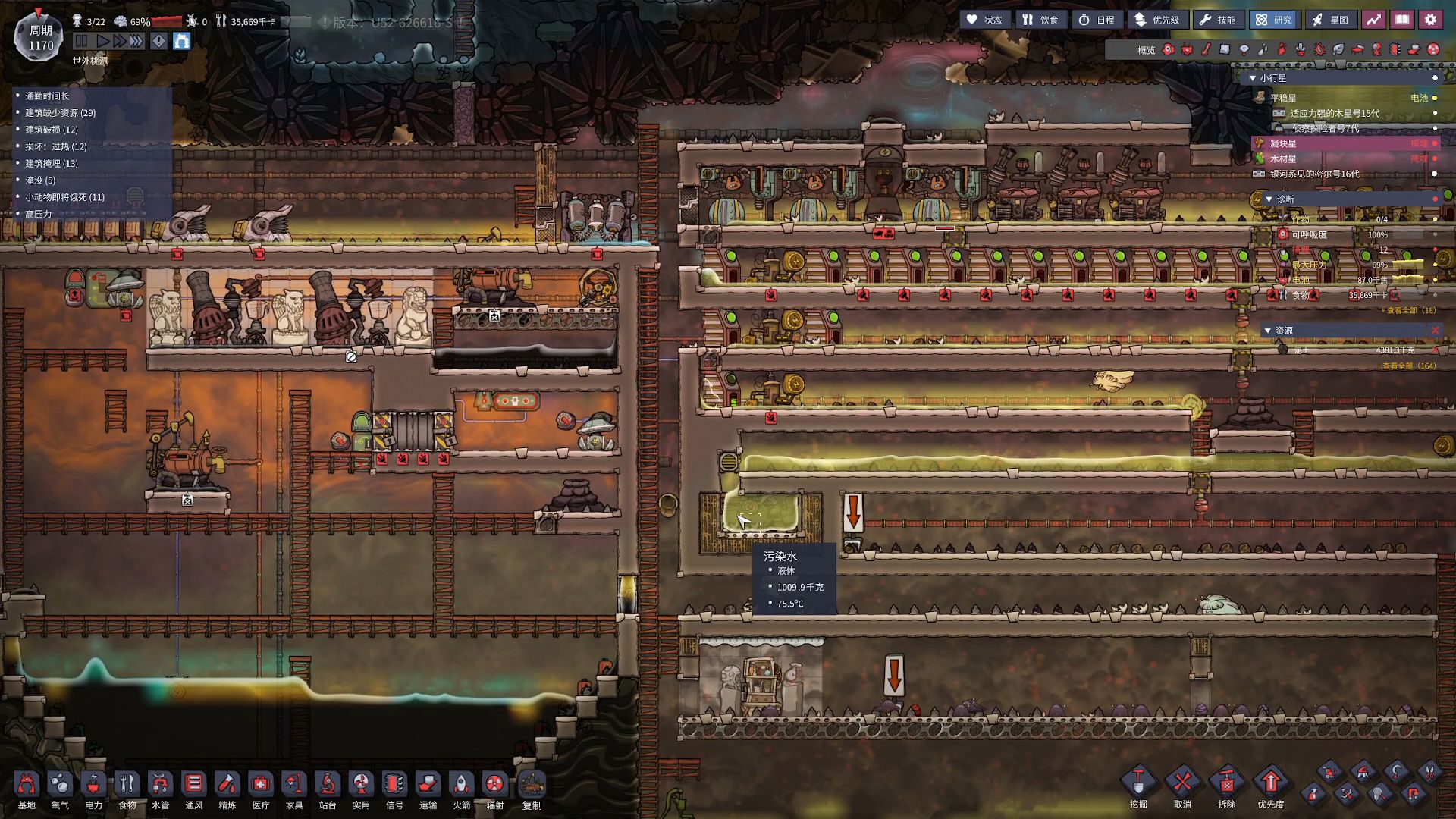Image resolution: width=1456 pixels, height=819 pixels.
Task: Collapse the 诊断 diagnostics section
Action: pos(1269,199)
